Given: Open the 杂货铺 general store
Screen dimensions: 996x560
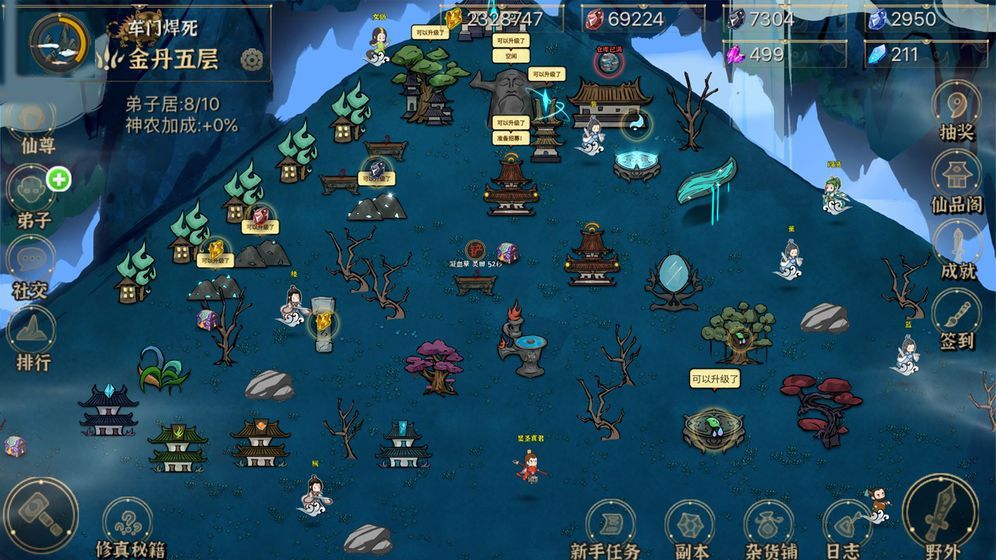Looking at the screenshot, I should tap(769, 525).
